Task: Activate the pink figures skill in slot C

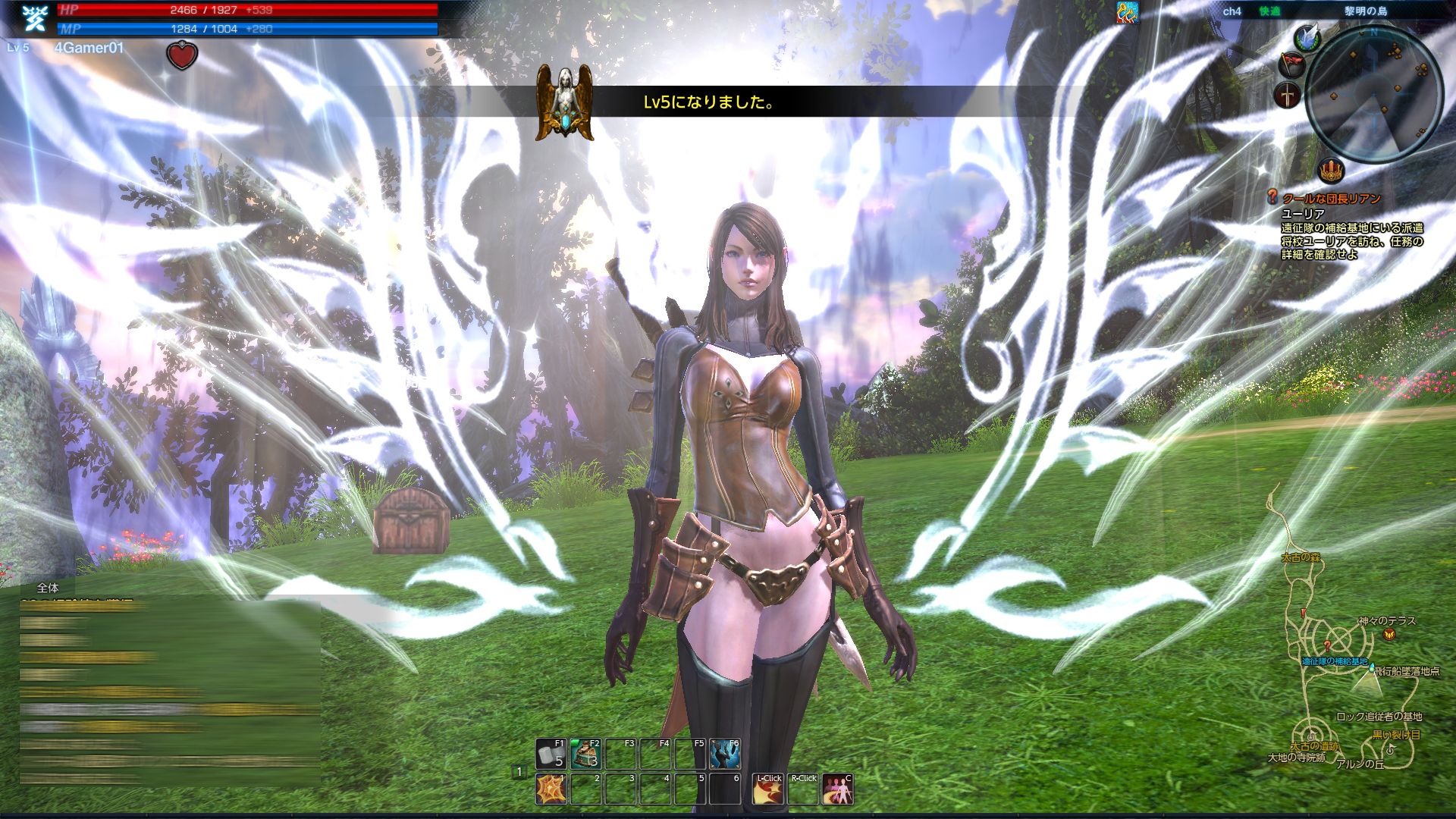Action: click(837, 789)
